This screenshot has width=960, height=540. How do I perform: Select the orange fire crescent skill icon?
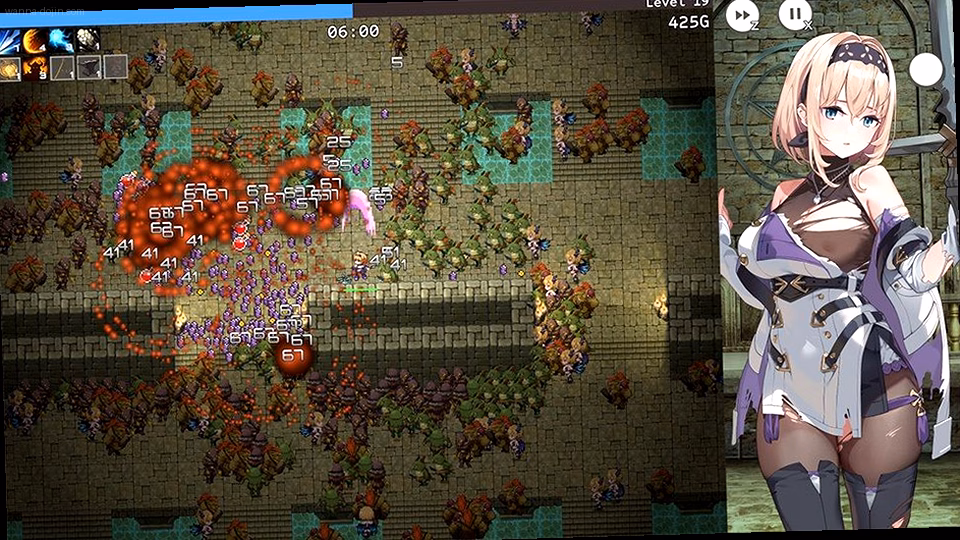coord(37,41)
